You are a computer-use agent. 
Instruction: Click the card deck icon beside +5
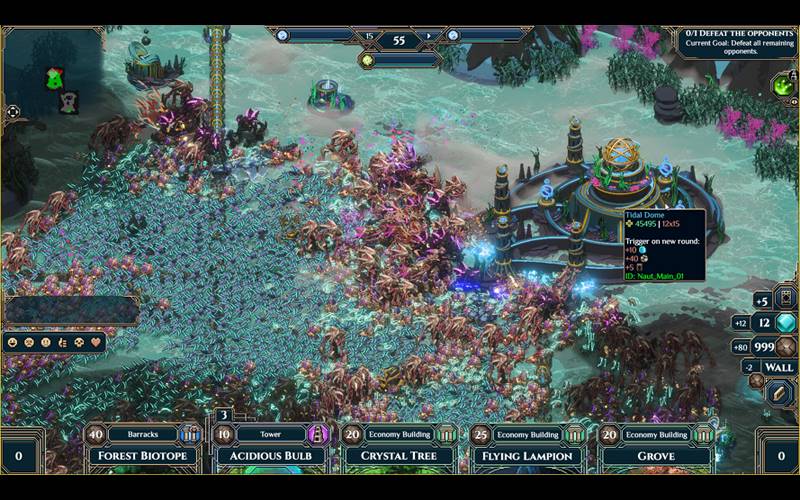click(785, 298)
